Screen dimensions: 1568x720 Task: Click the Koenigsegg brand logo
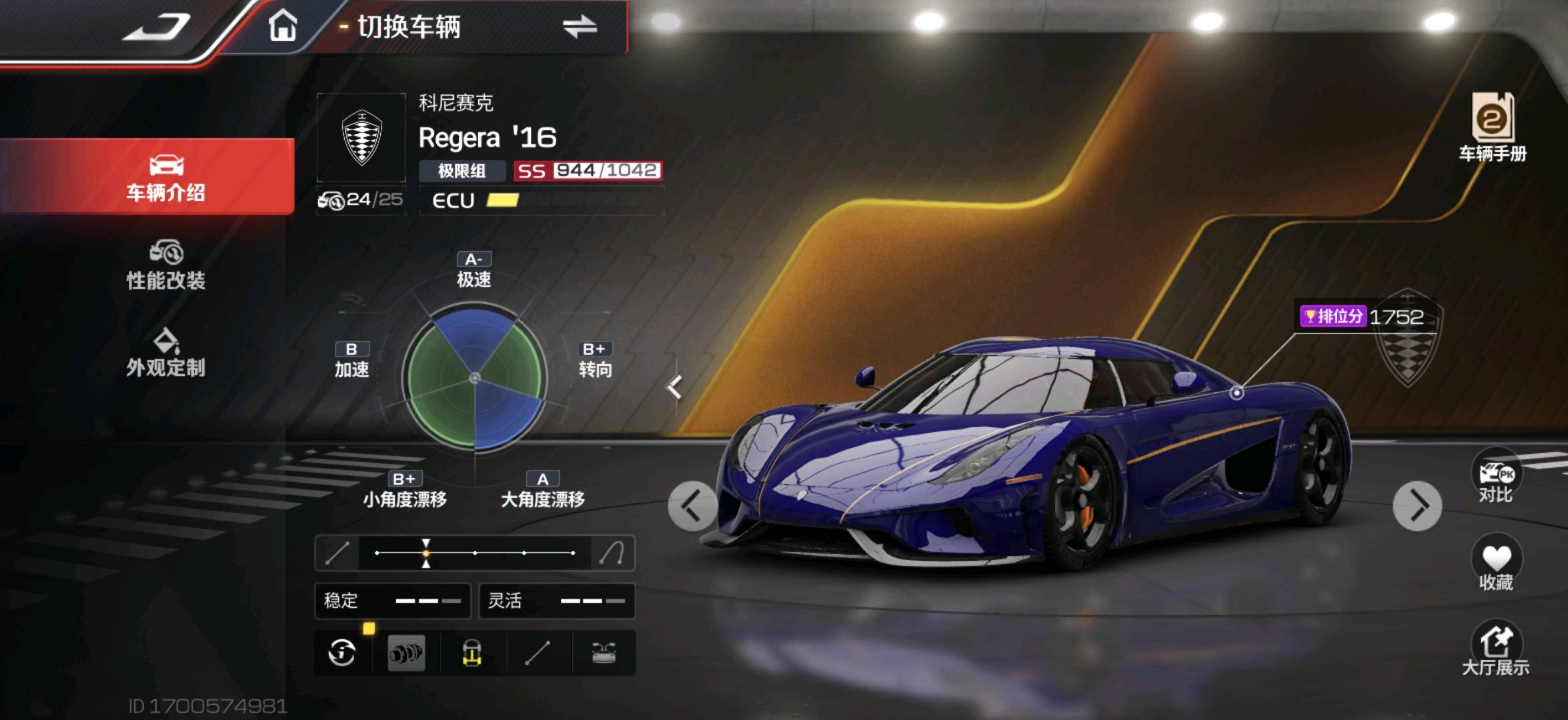click(x=361, y=137)
